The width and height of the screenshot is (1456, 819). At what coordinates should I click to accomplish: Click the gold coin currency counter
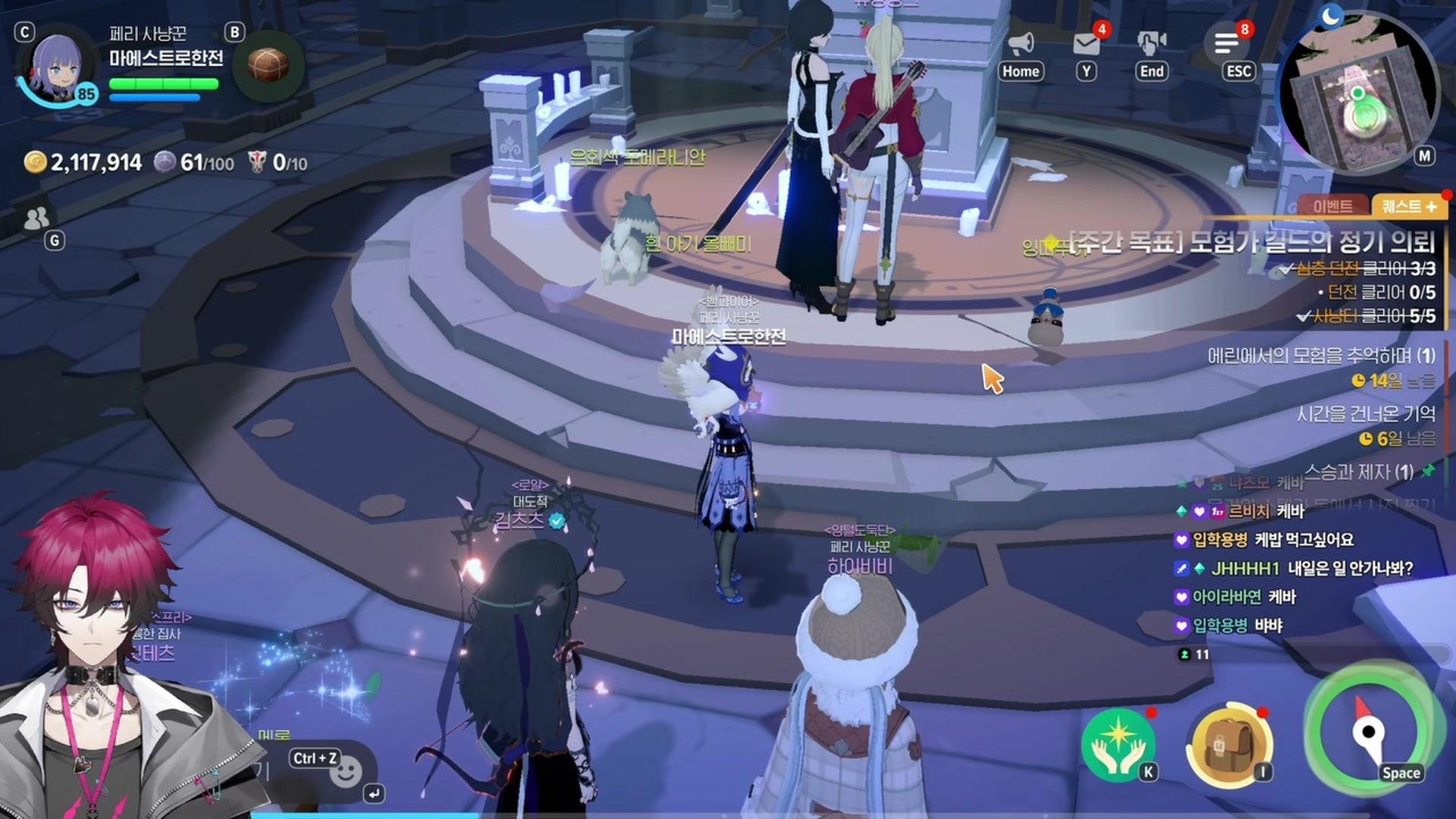[83, 162]
